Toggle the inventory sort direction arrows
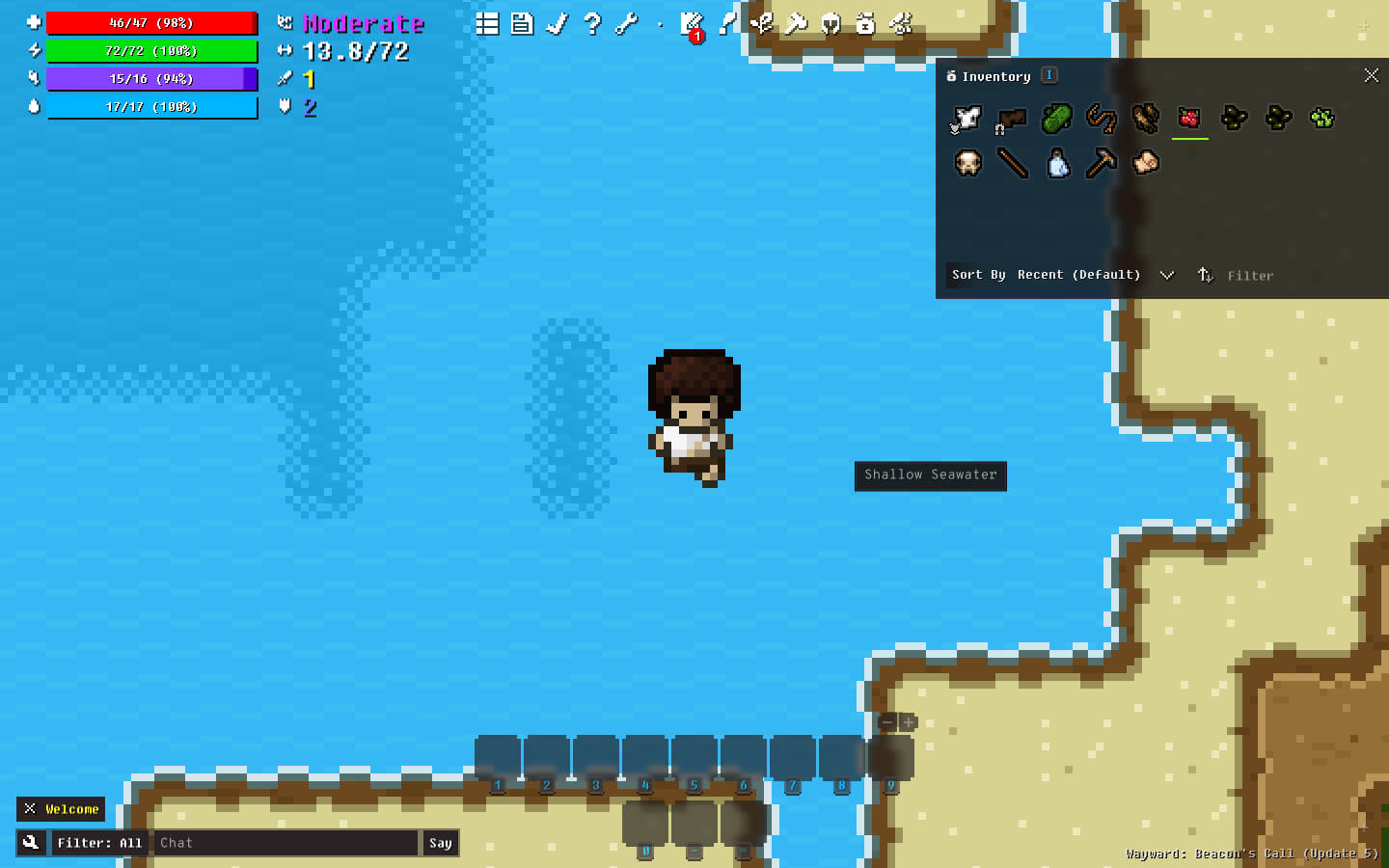 (x=1205, y=275)
